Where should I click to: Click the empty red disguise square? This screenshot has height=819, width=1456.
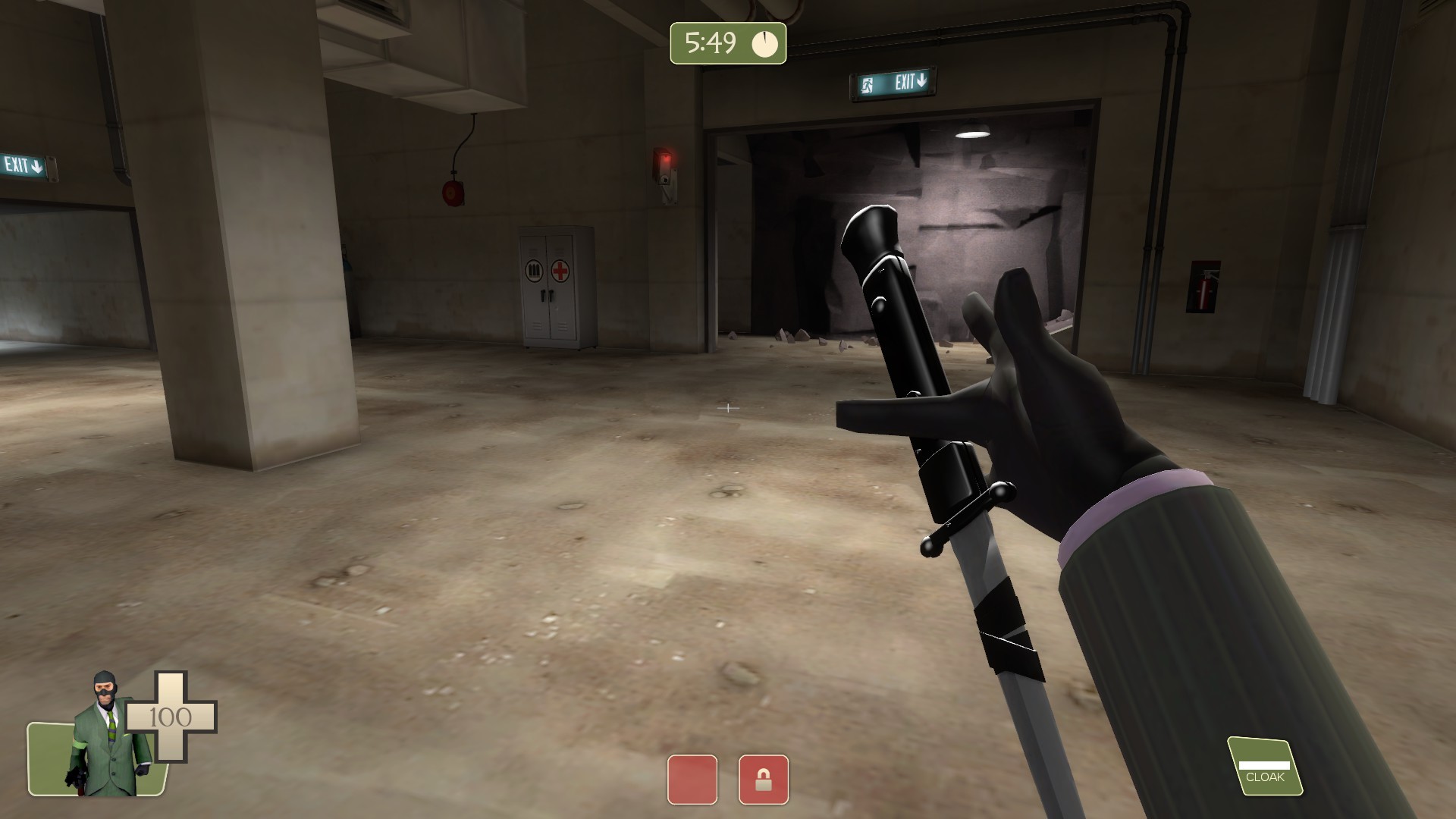pyautogui.click(x=692, y=778)
